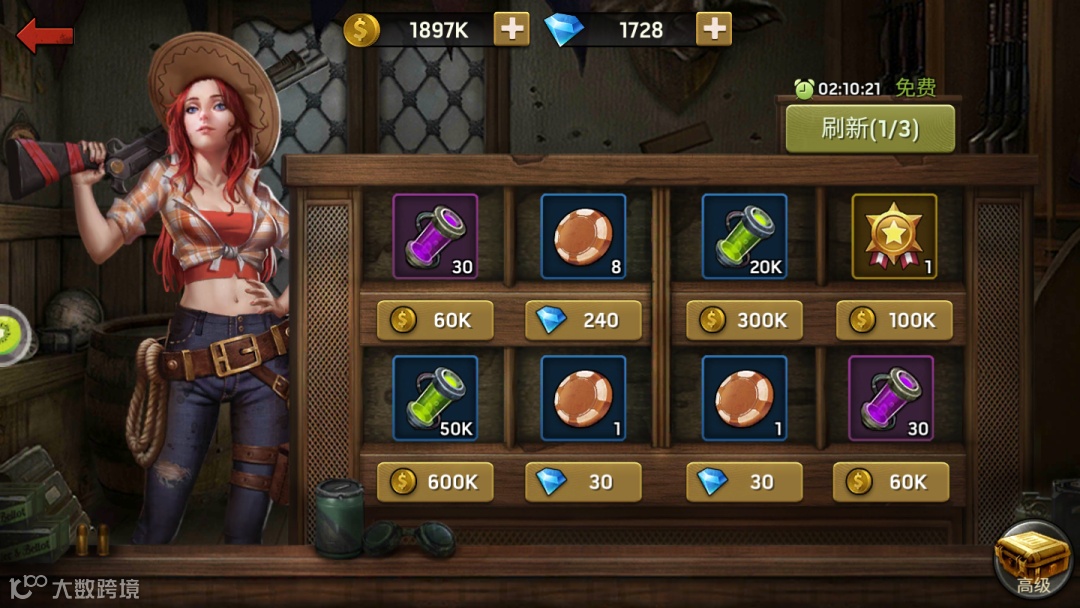Select the 50K green canister item
Viewport: 1080px width, 608px height.
[x=435, y=398]
